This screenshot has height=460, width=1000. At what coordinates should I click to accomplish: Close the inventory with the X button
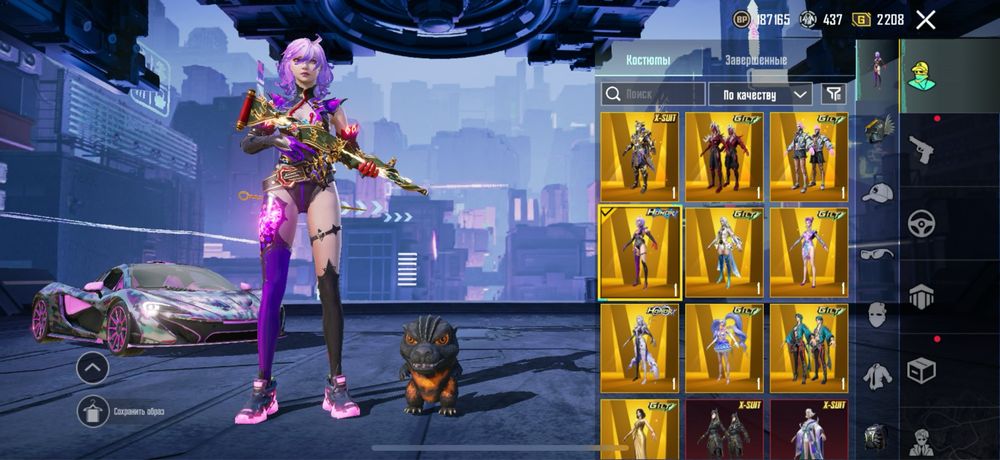(926, 20)
